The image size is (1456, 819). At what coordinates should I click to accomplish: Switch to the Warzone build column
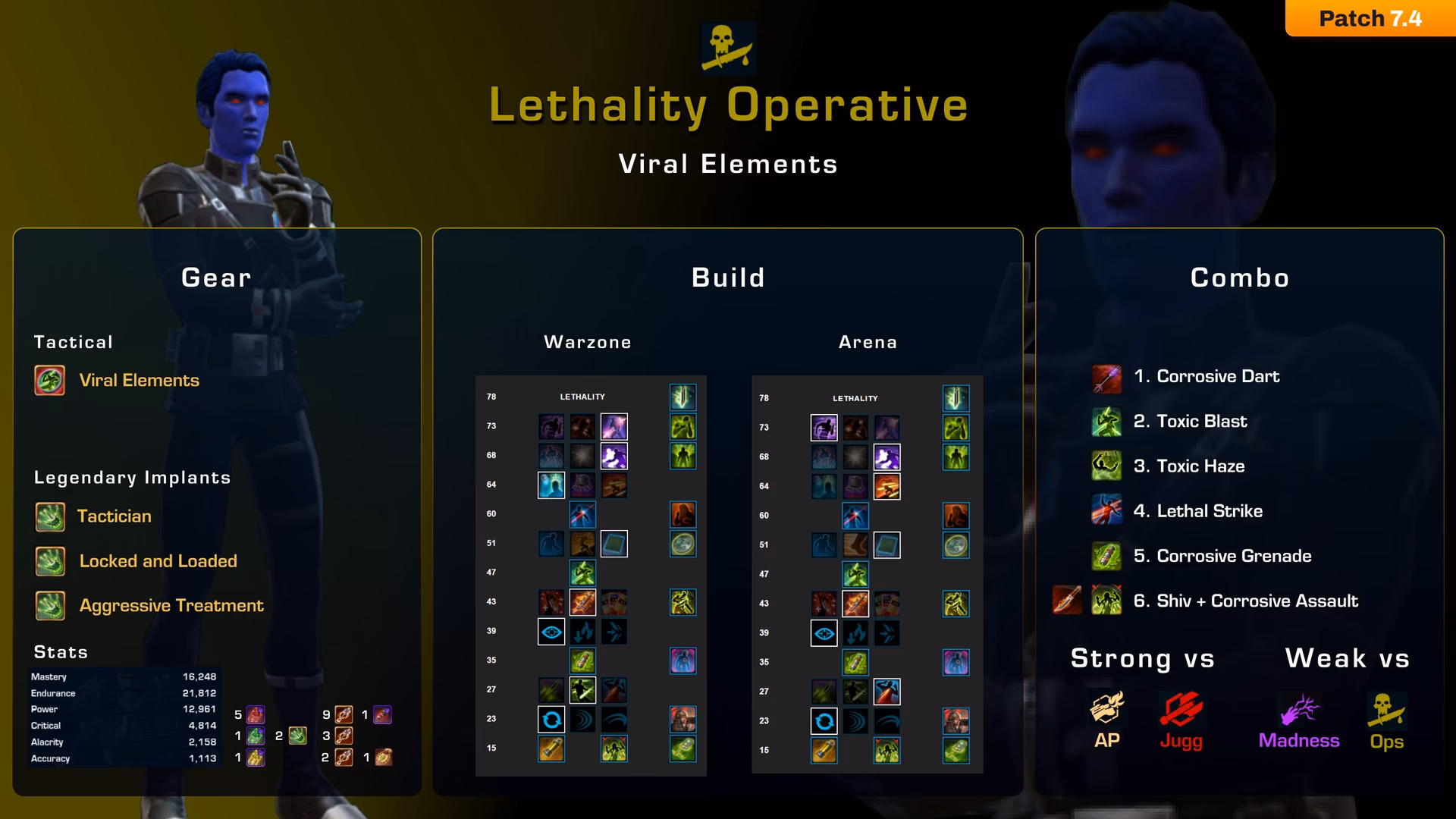coord(588,342)
